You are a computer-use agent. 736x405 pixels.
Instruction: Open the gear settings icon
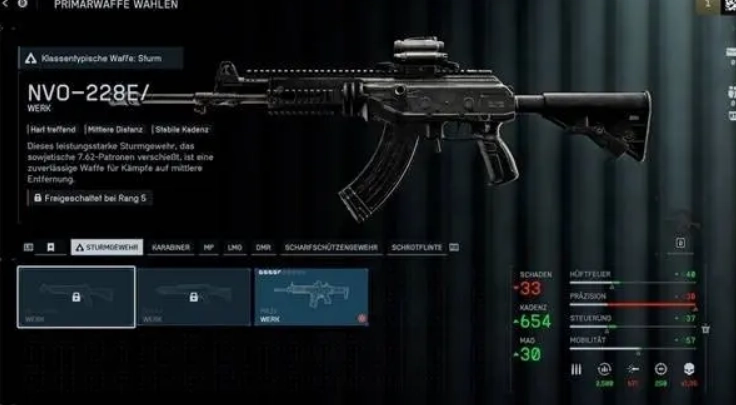click(22, 5)
